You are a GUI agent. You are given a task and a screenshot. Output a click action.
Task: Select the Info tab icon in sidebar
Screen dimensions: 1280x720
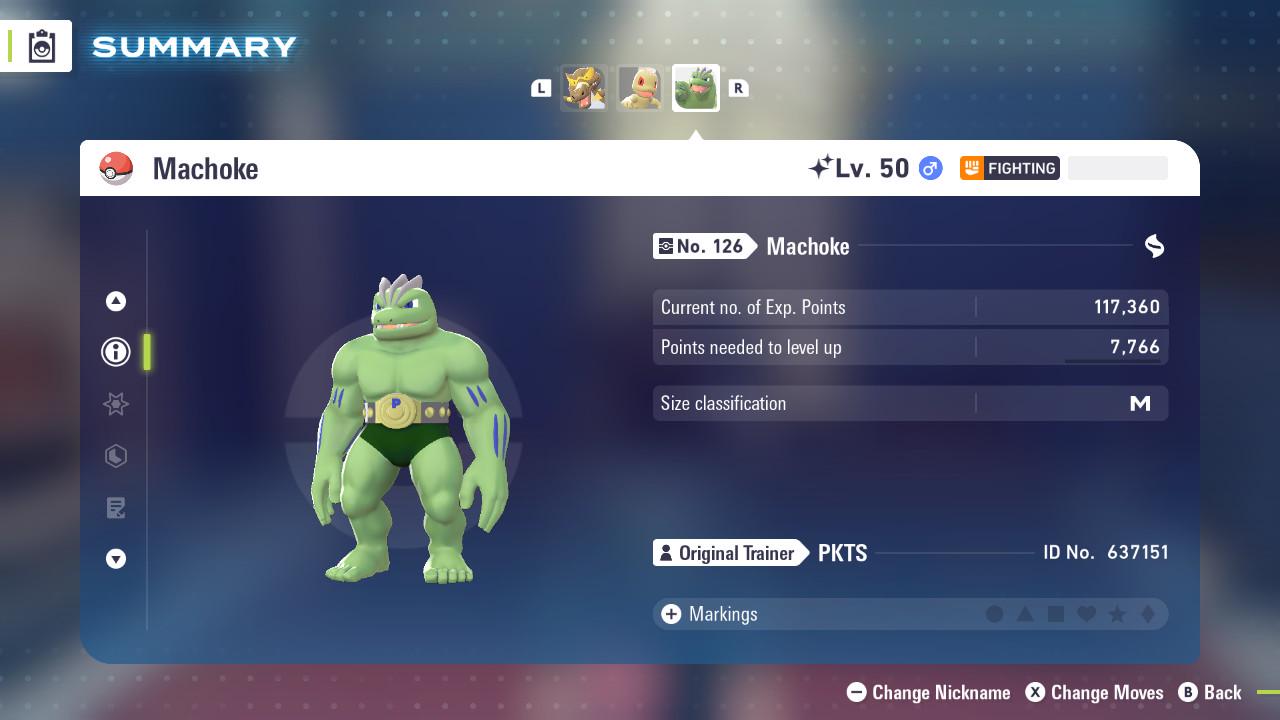(115, 352)
